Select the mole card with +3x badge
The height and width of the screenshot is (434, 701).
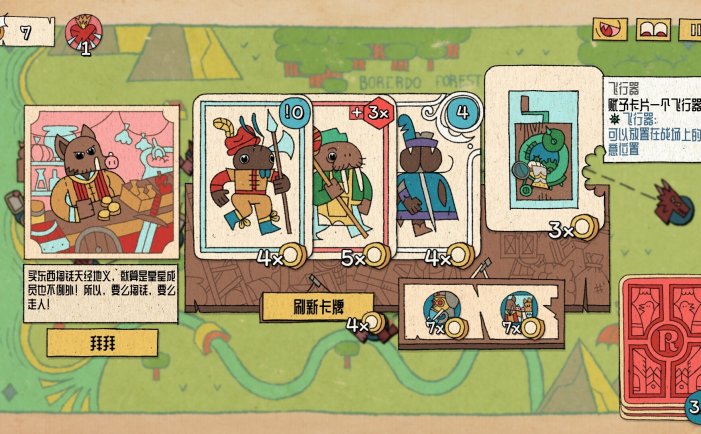[x=346, y=180]
